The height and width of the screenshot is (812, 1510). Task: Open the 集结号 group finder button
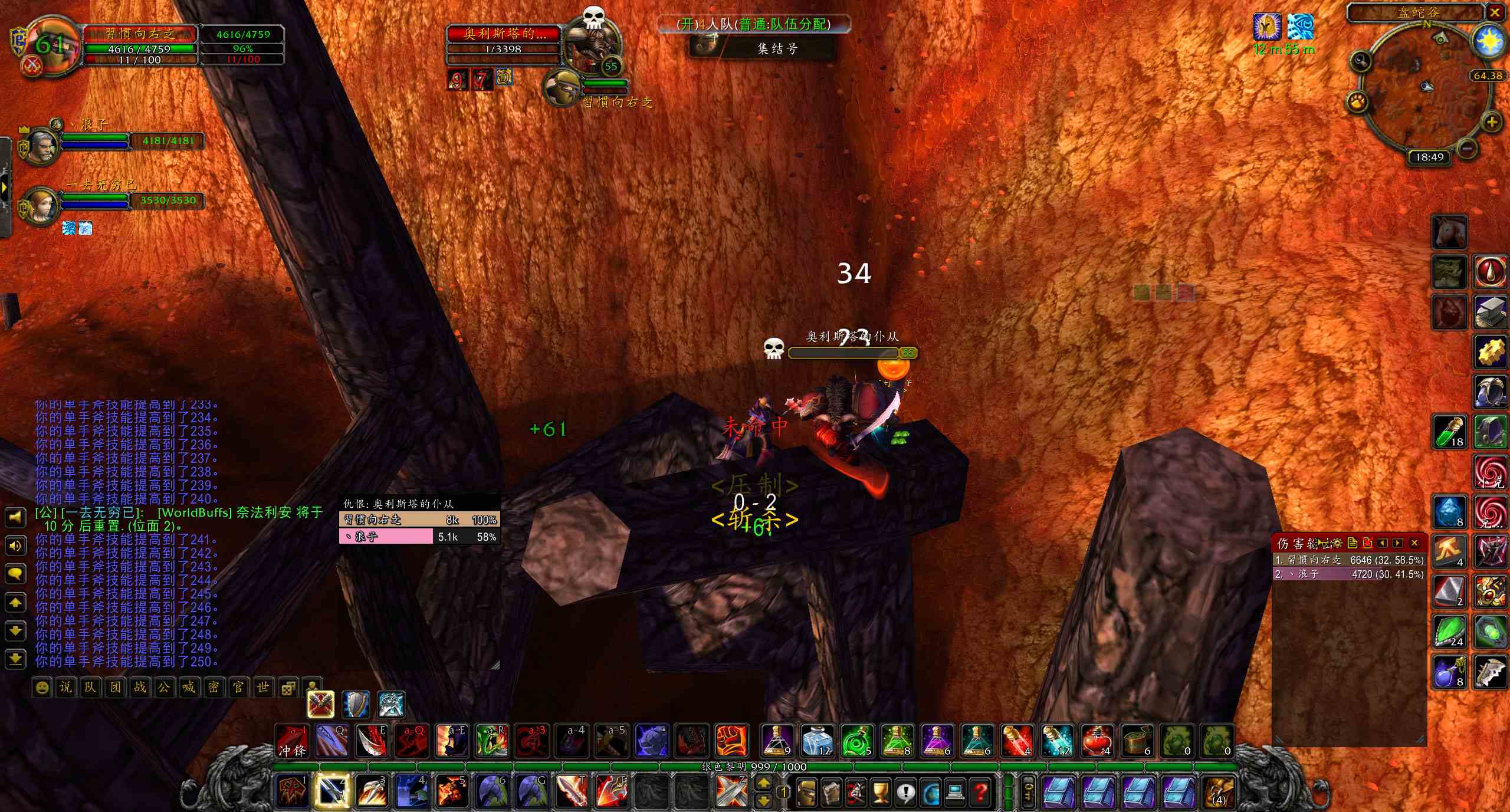(x=763, y=48)
